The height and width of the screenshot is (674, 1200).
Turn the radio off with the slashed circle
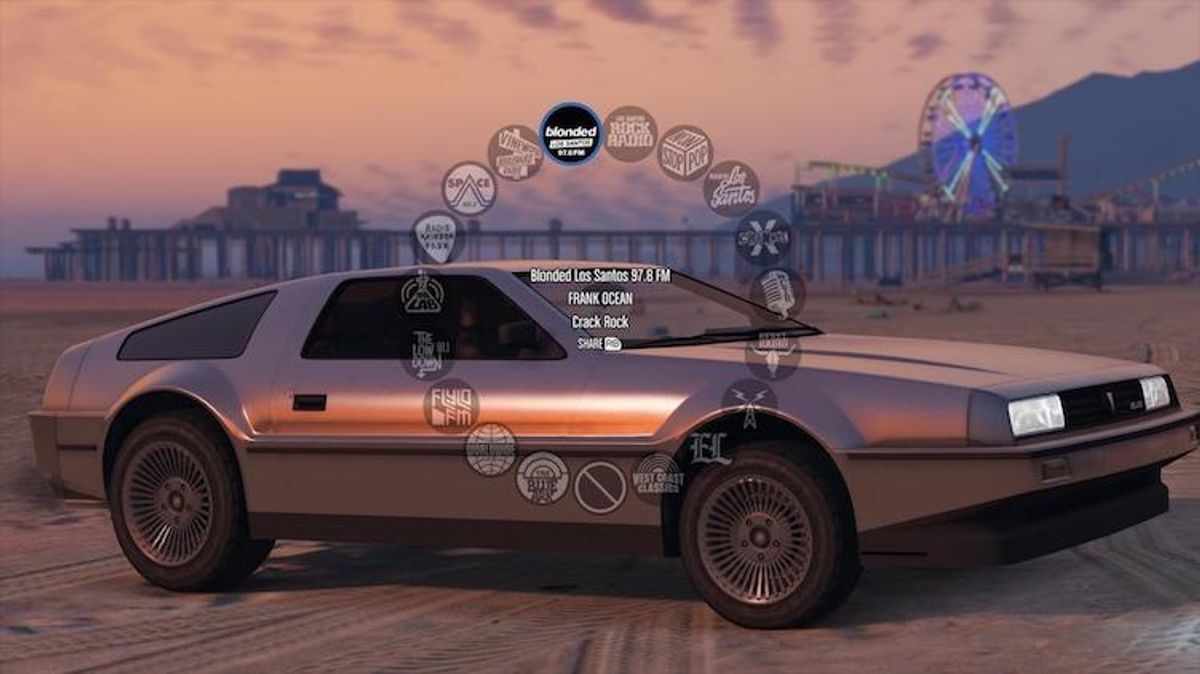tap(600, 487)
